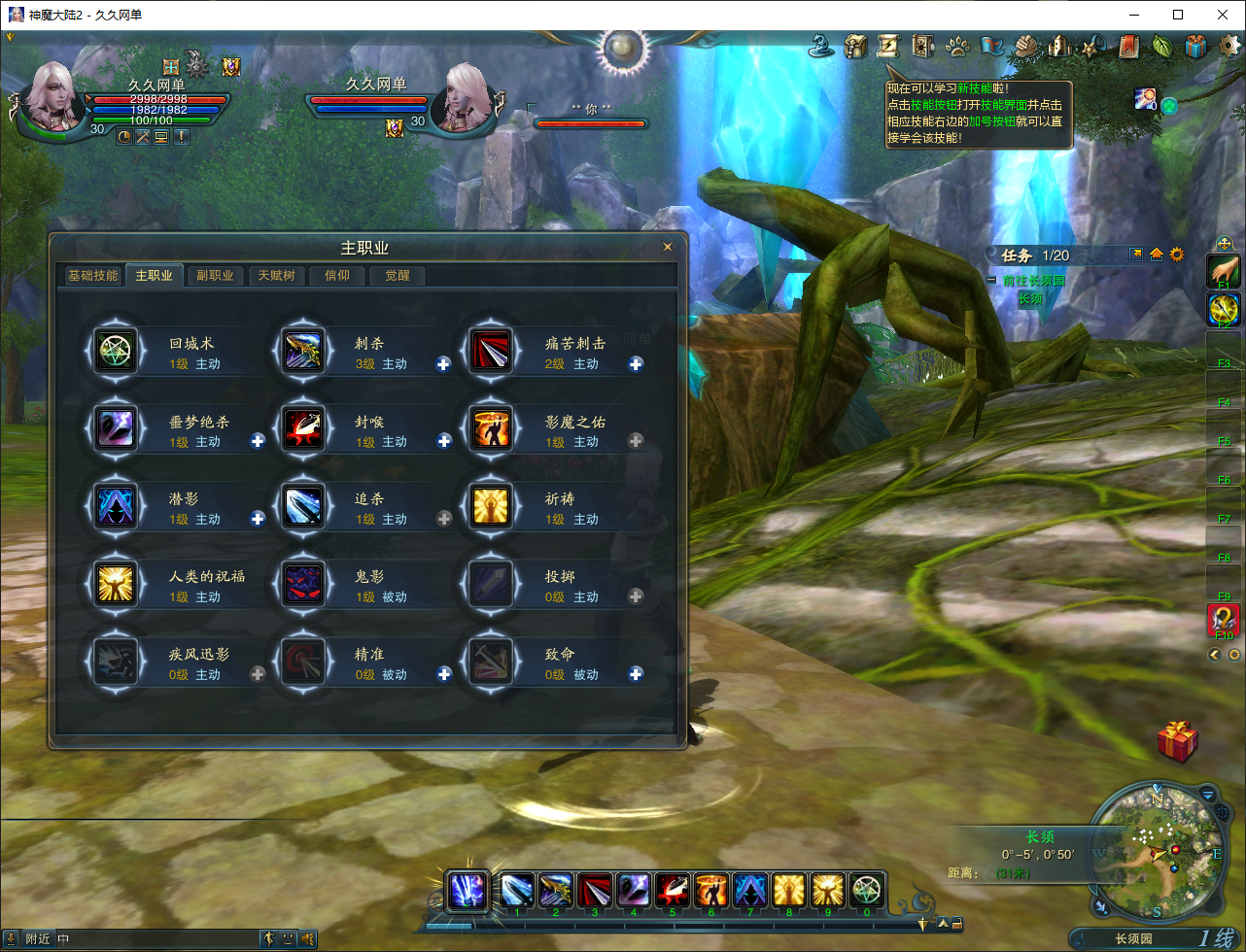Show the 天赋树 talent tree tab
Viewport: 1246px width, 952px height.
pyautogui.click(x=276, y=276)
